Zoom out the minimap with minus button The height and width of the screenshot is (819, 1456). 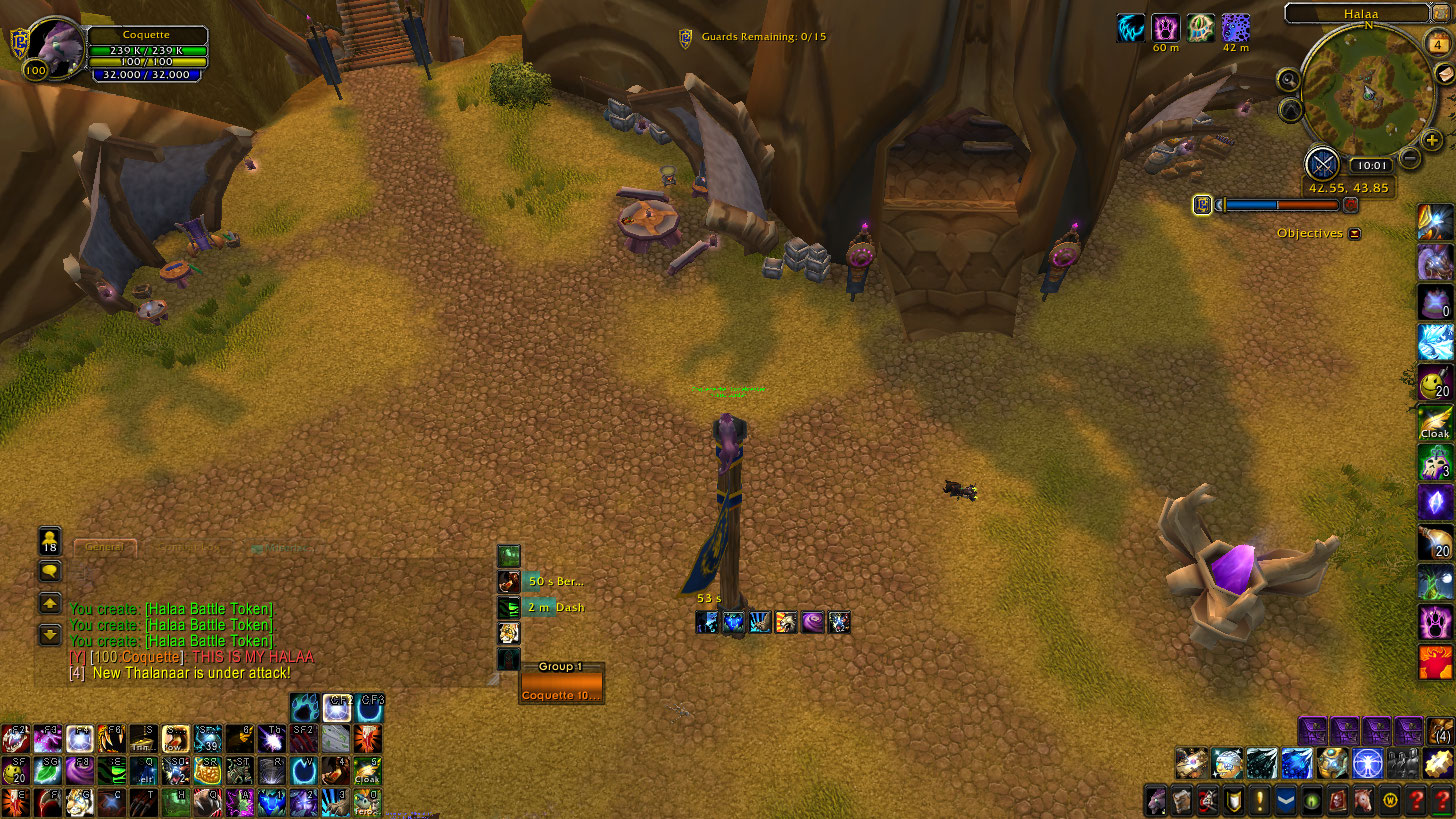pos(1410,157)
